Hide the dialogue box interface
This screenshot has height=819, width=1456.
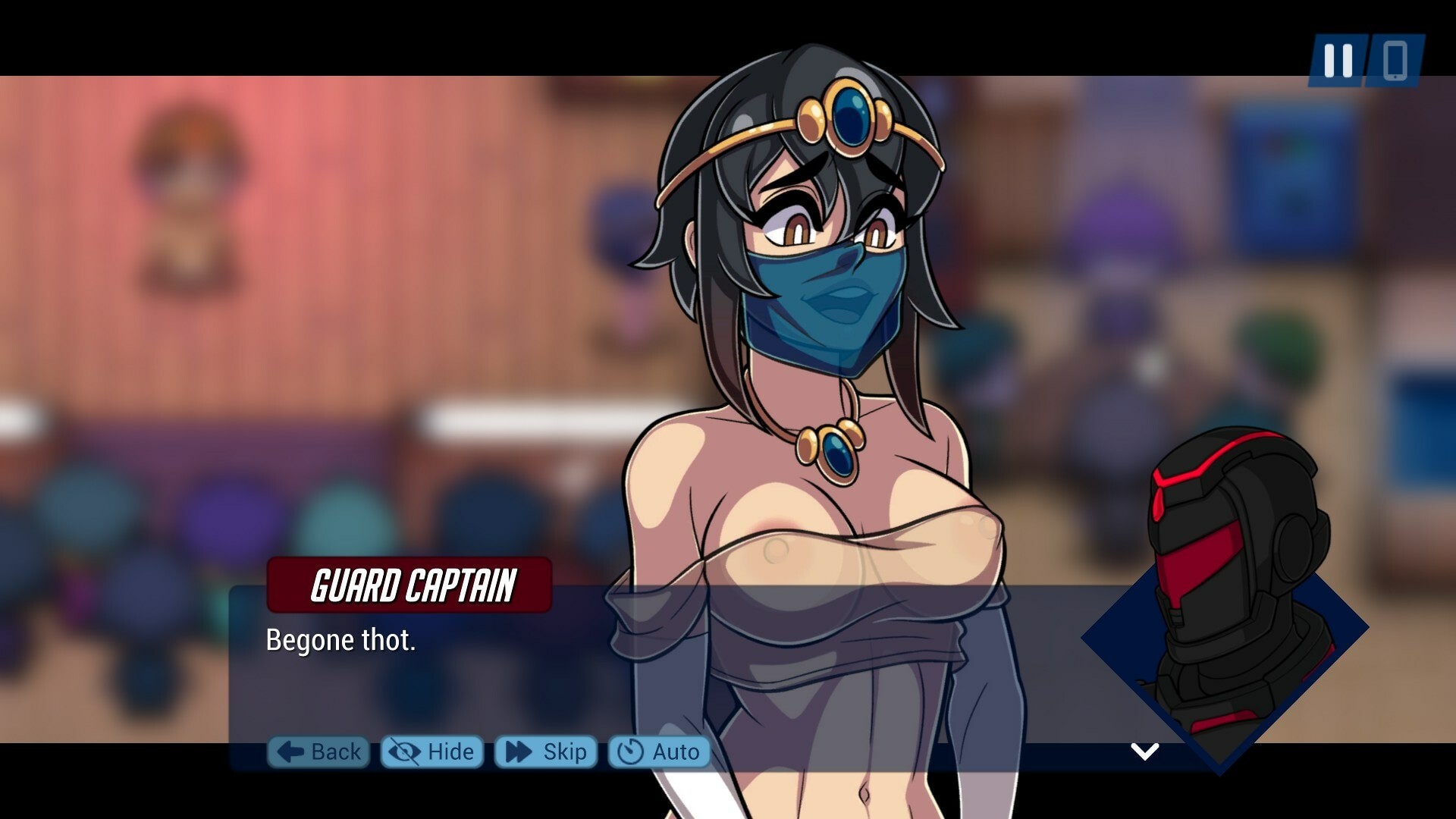(x=431, y=752)
